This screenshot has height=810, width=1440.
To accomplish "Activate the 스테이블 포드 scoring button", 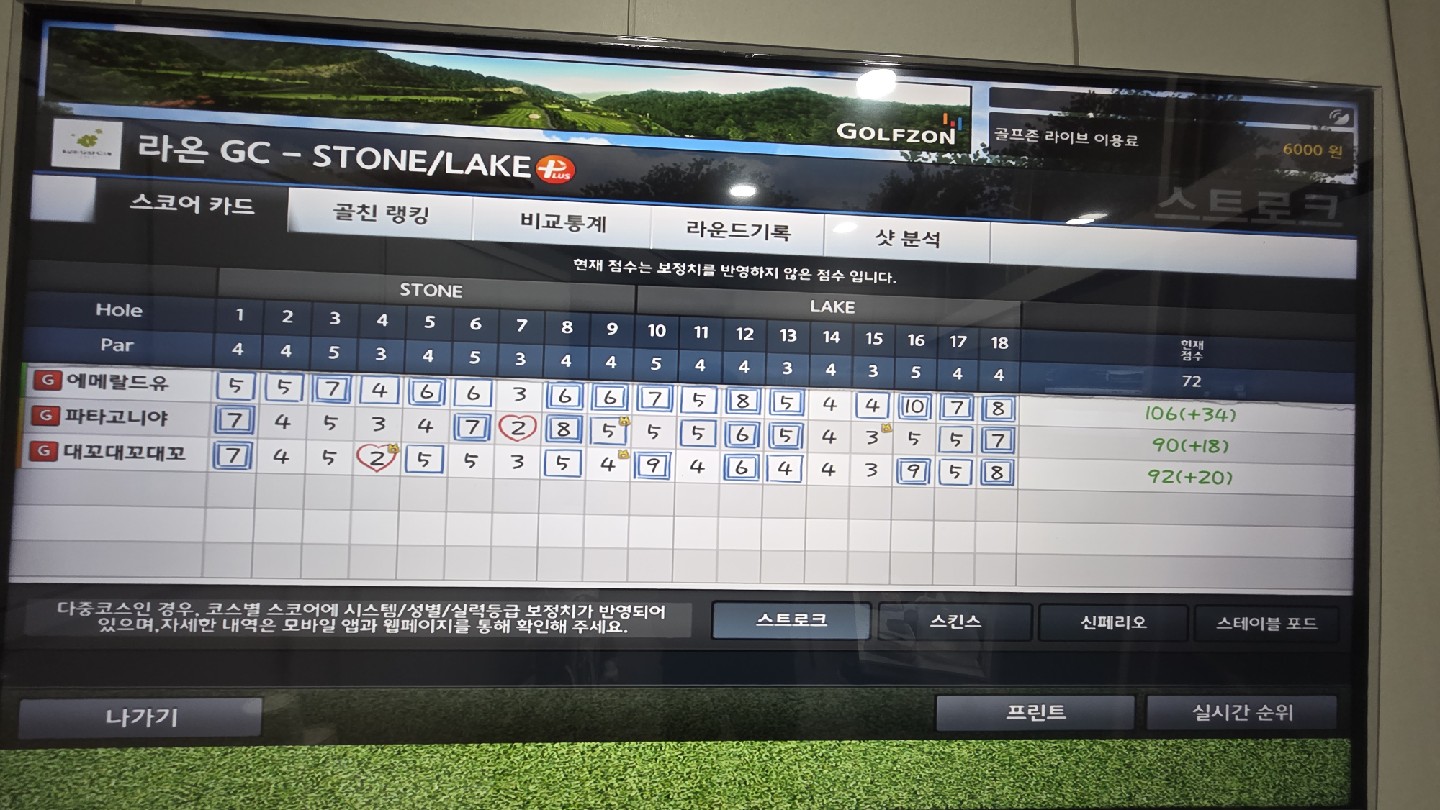I will (x=1266, y=624).
